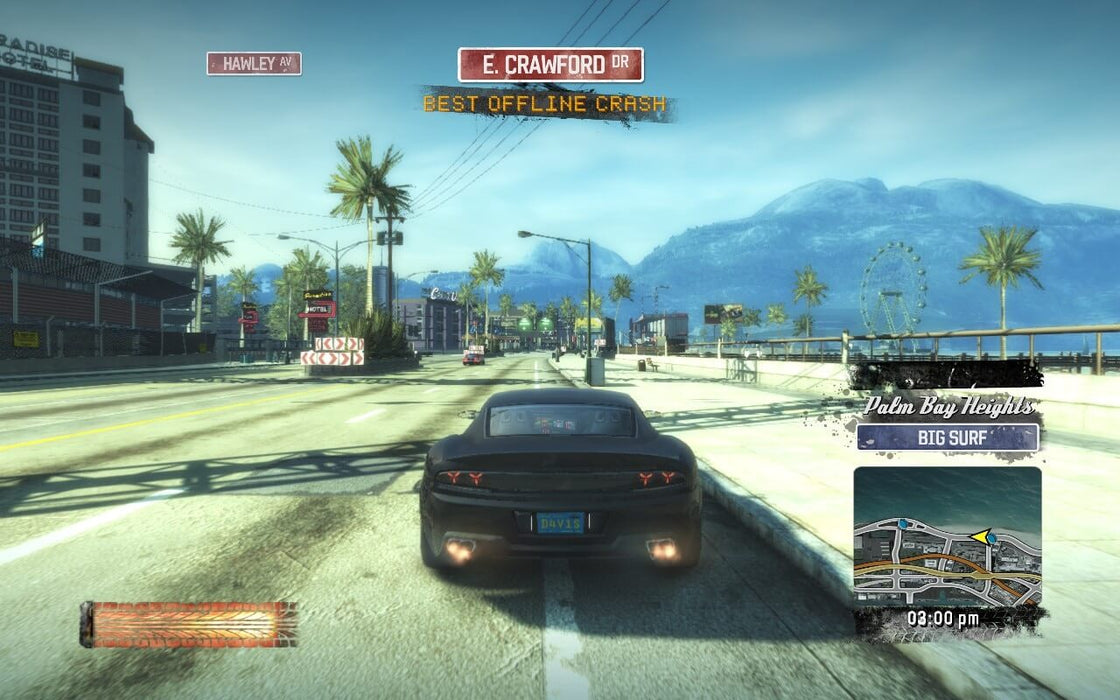Image resolution: width=1120 pixels, height=700 pixels.
Task: Select the E. Crawford Dr street sign
Action: (550, 65)
